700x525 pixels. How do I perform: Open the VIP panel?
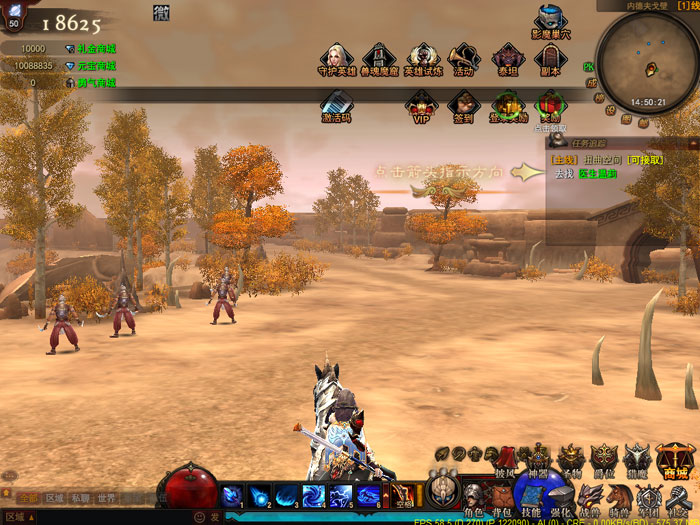pos(421,104)
